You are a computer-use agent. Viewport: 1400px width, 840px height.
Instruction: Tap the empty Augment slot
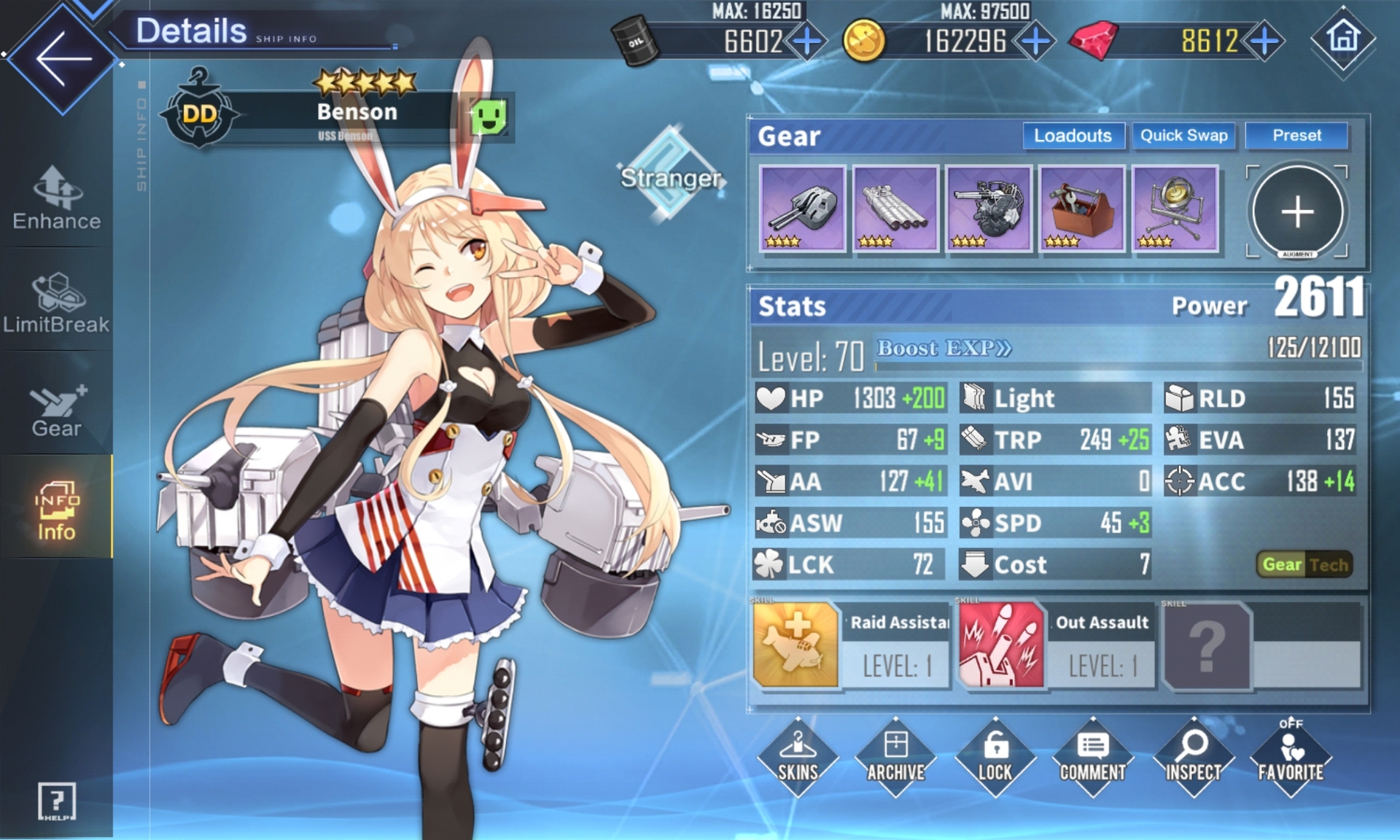tap(1296, 211)
